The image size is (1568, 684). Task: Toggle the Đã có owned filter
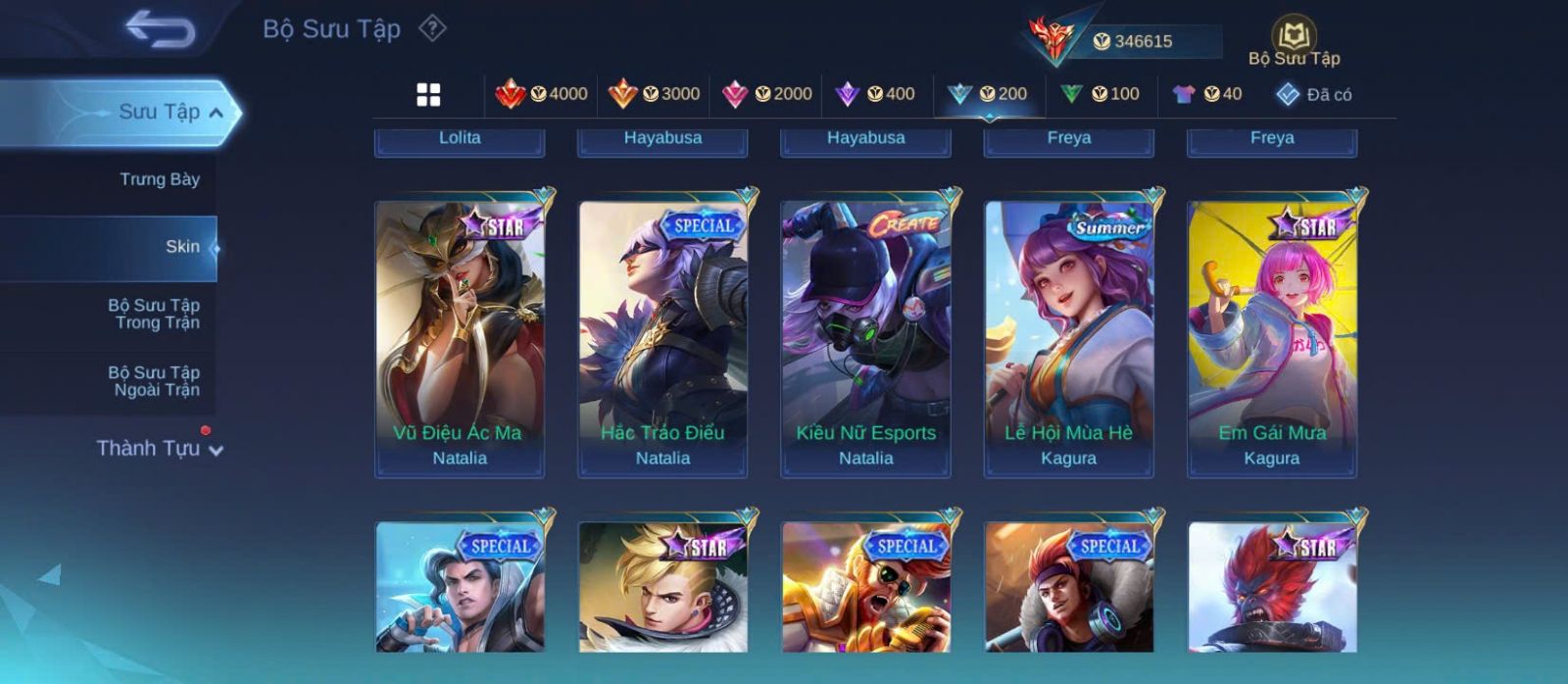[x=1313, y=94]
